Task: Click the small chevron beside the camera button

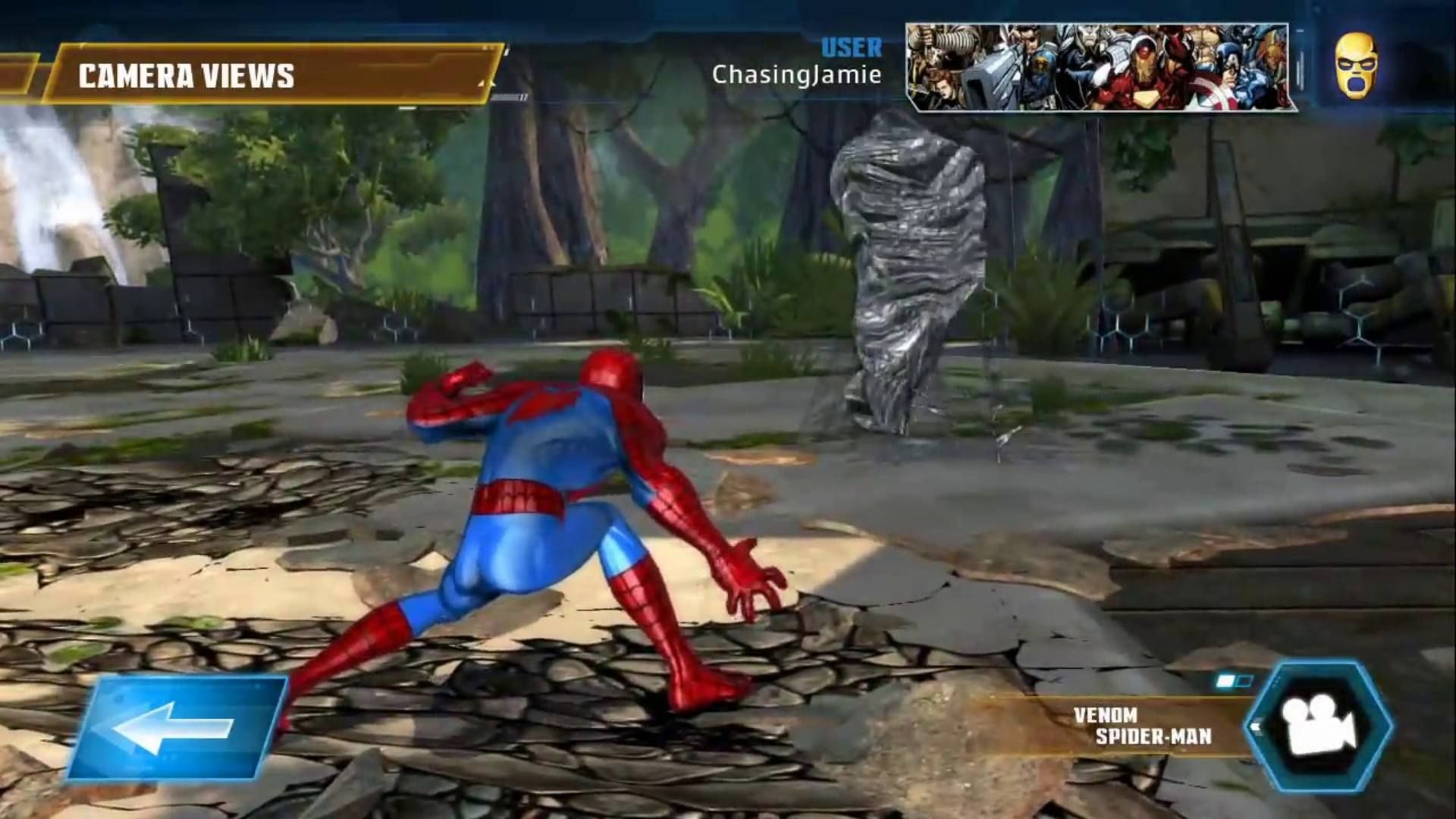Action: click(1257, 726)
